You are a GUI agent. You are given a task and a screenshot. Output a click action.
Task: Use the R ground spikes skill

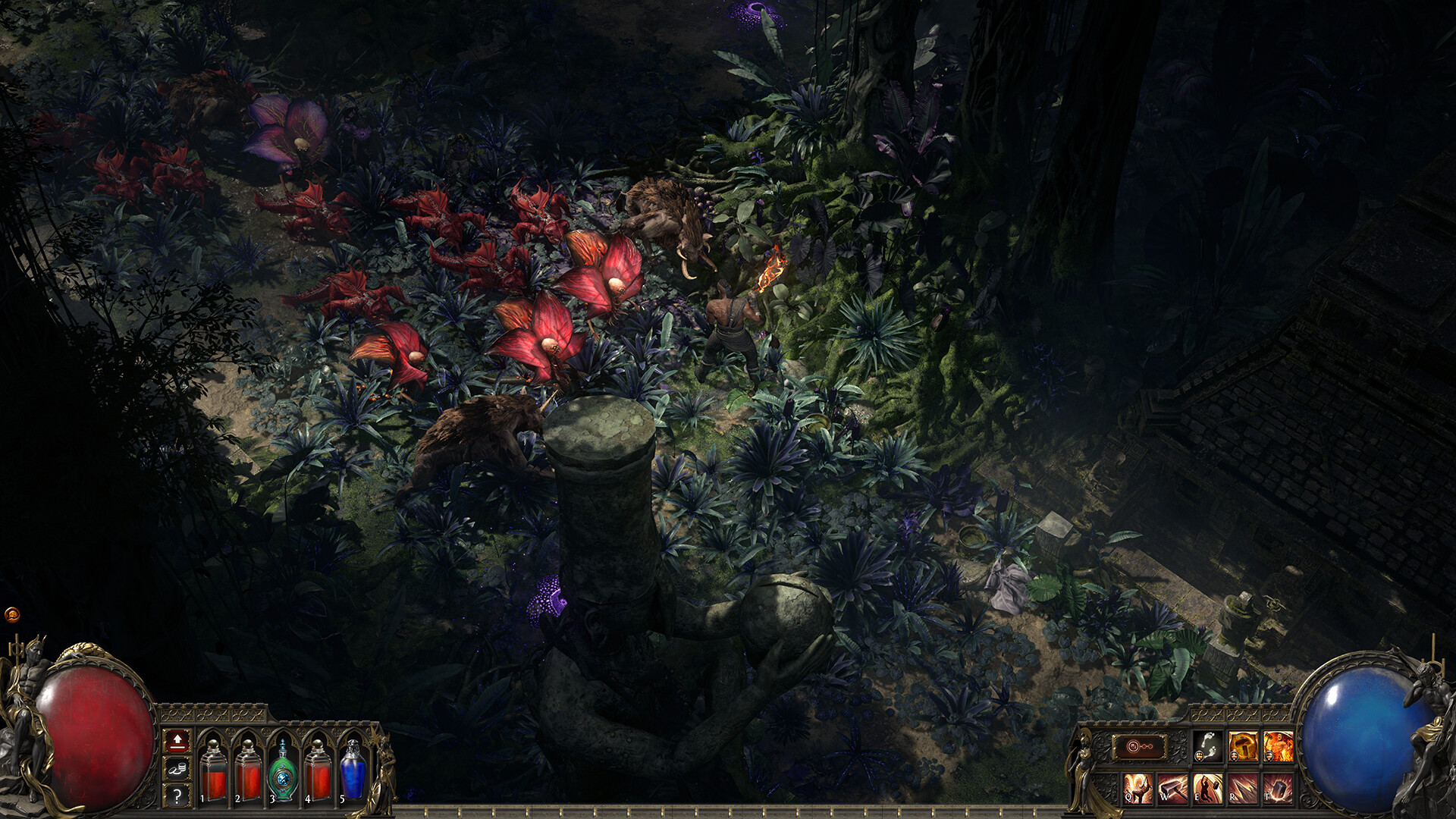pyautogui.click(x=1241, y=788)
